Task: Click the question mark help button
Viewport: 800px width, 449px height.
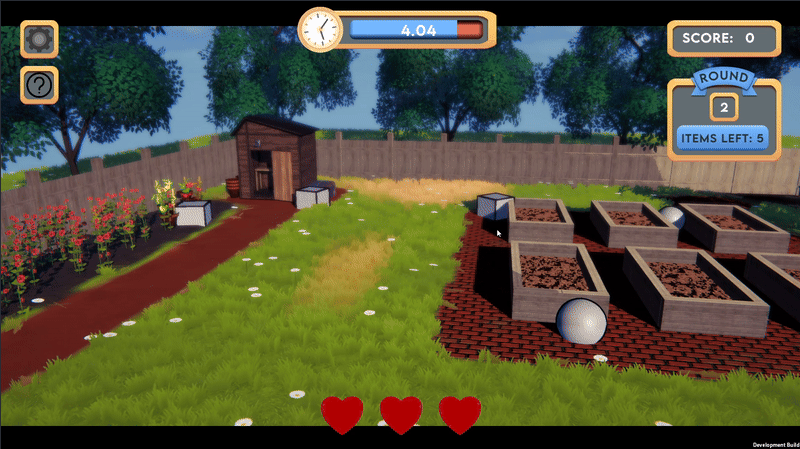Action: coord(40,86)
